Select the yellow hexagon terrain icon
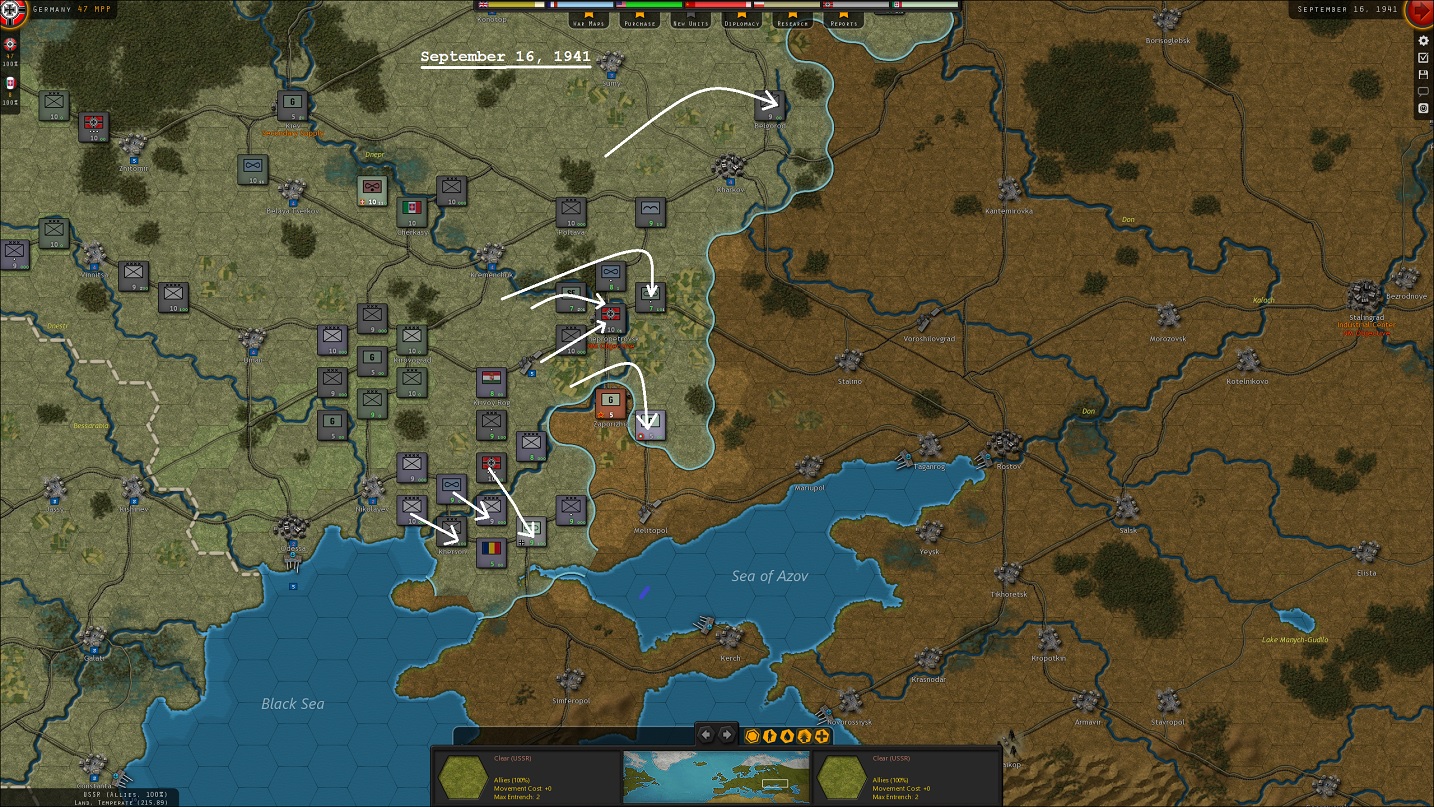Screen dimensions: 1434x807 pyautogui.click(x=752, y=735)
